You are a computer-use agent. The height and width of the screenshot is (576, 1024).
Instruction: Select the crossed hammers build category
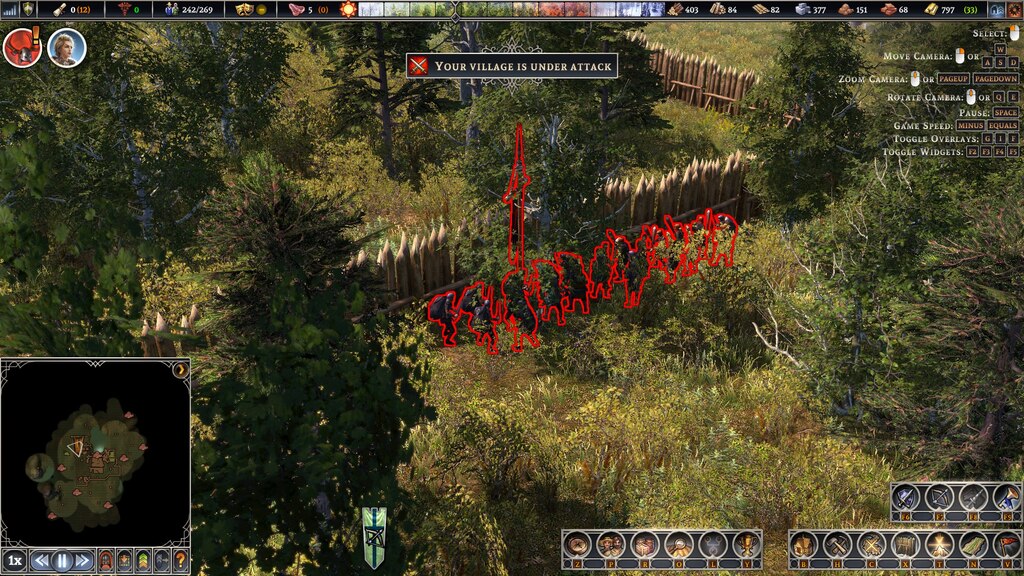pyautogui.click(x=838, y=545)
